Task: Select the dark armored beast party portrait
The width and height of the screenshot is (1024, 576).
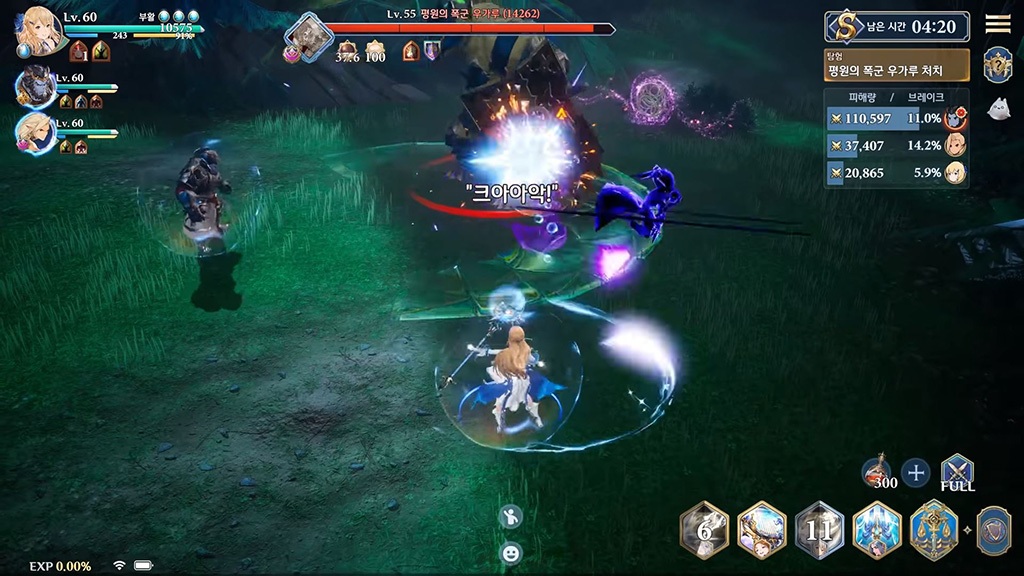Action: [35, 87]
